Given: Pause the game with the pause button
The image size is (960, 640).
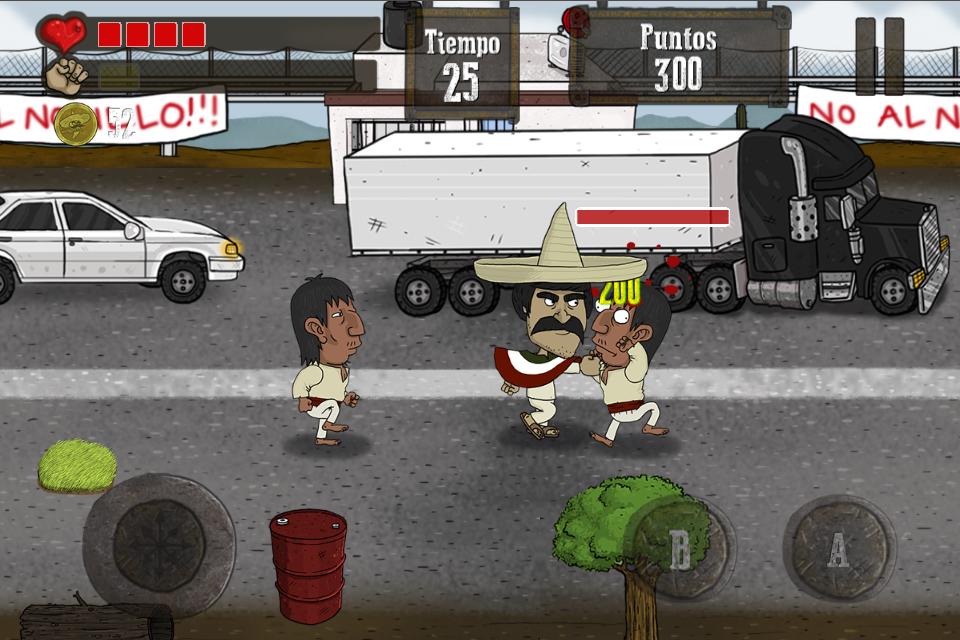Looking at the screenshot, I should tap(879, 56).
